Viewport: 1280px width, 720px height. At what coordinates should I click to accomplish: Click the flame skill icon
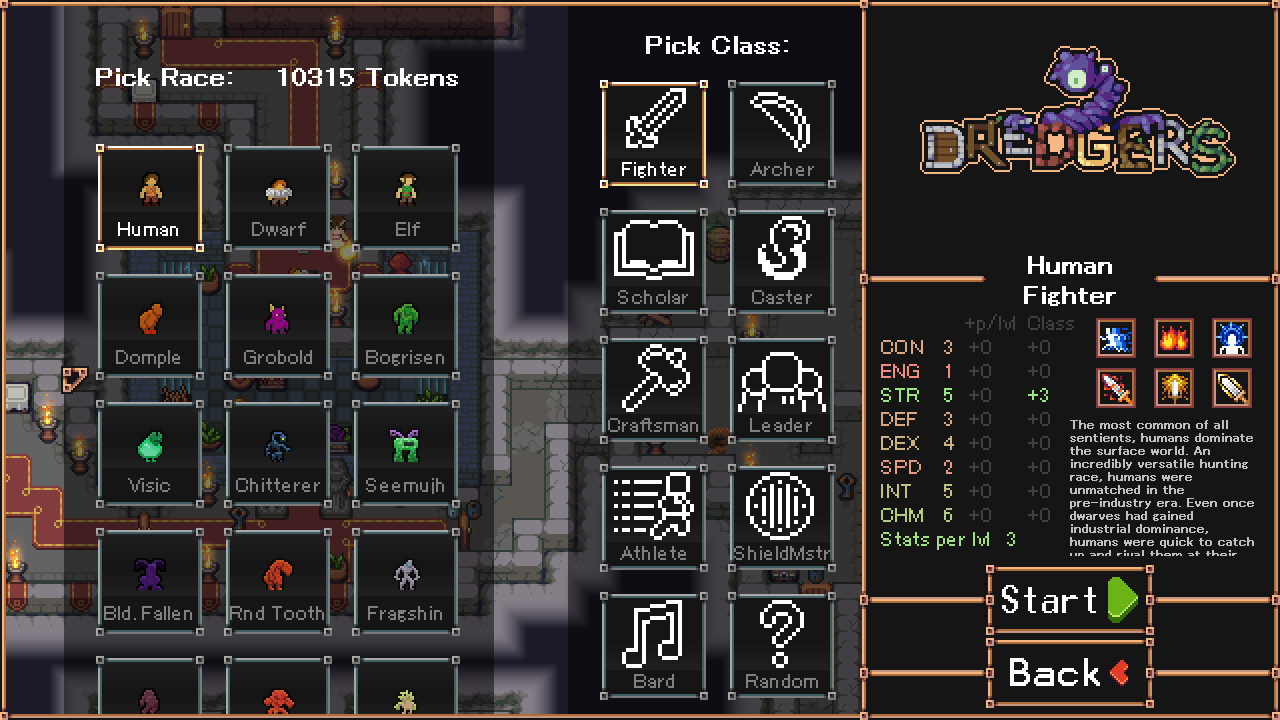[x=1173, y=338]
